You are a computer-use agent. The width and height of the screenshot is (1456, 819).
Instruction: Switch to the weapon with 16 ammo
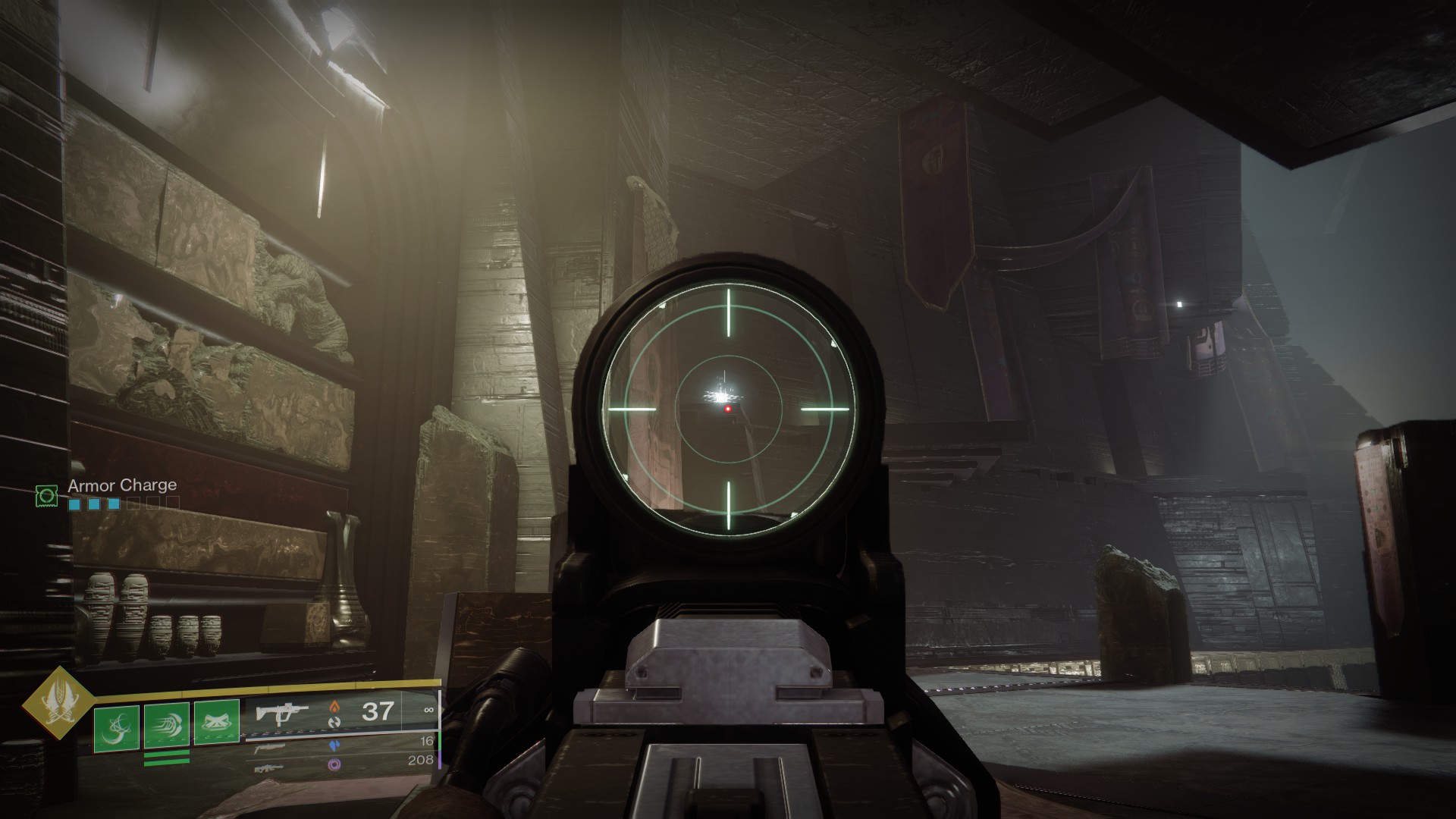coord(275,748)
